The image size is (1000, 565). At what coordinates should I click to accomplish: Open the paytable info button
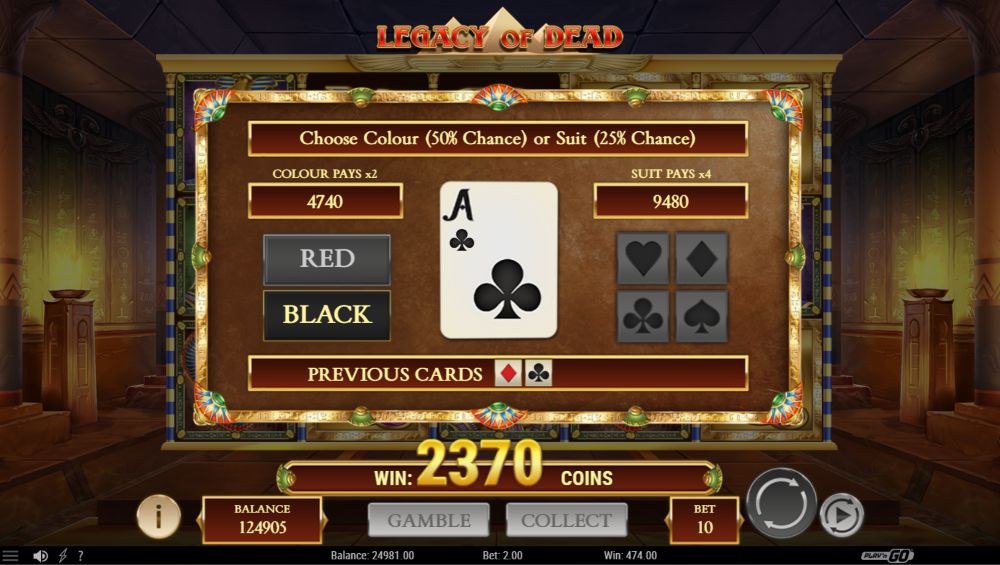(x=158, y=516)
